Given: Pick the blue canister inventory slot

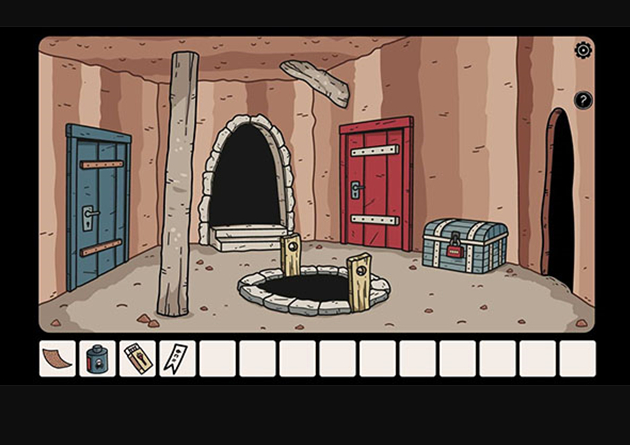Looking at the screenshot, I should coord(97,358).
